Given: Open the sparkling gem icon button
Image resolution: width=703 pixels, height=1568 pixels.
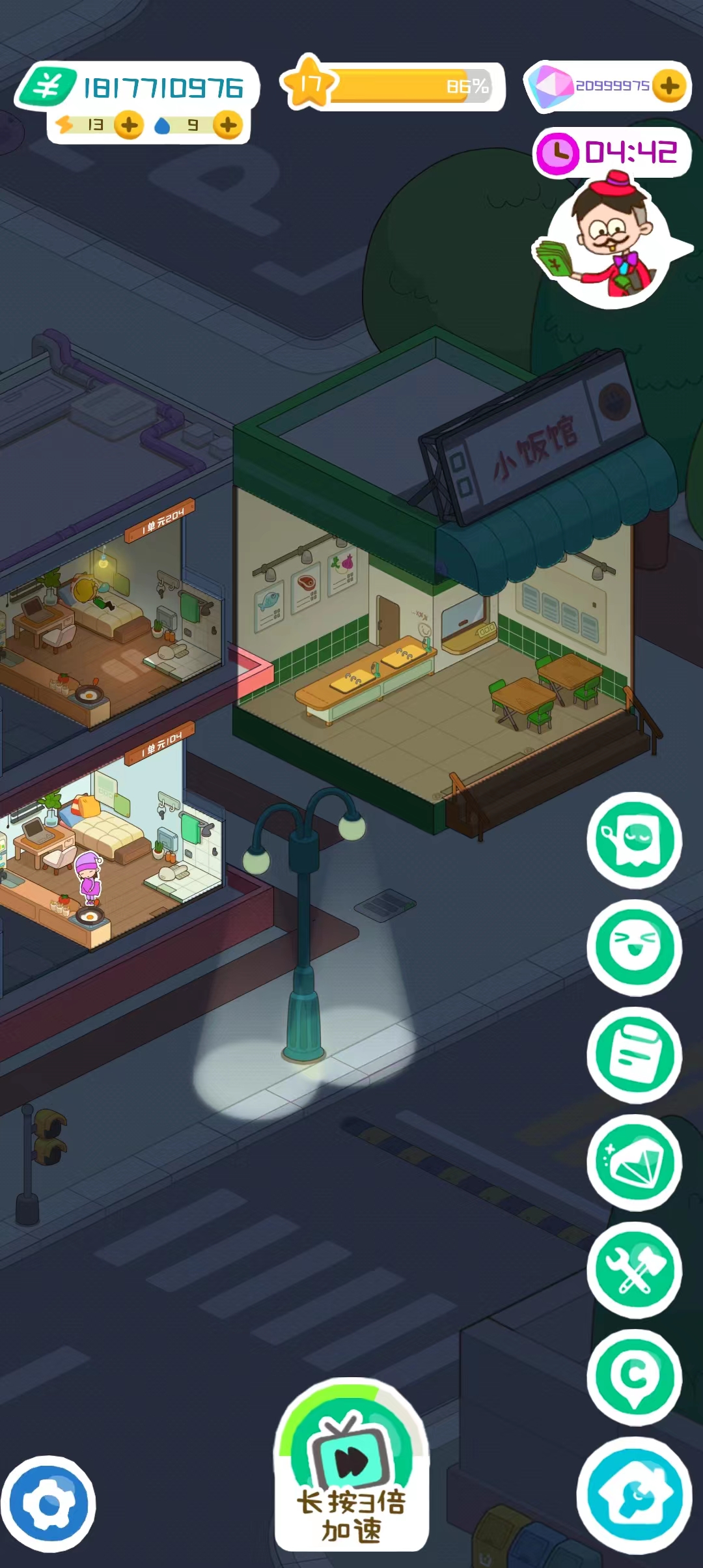Looking at the screenshot, I should coord(635,1162).
